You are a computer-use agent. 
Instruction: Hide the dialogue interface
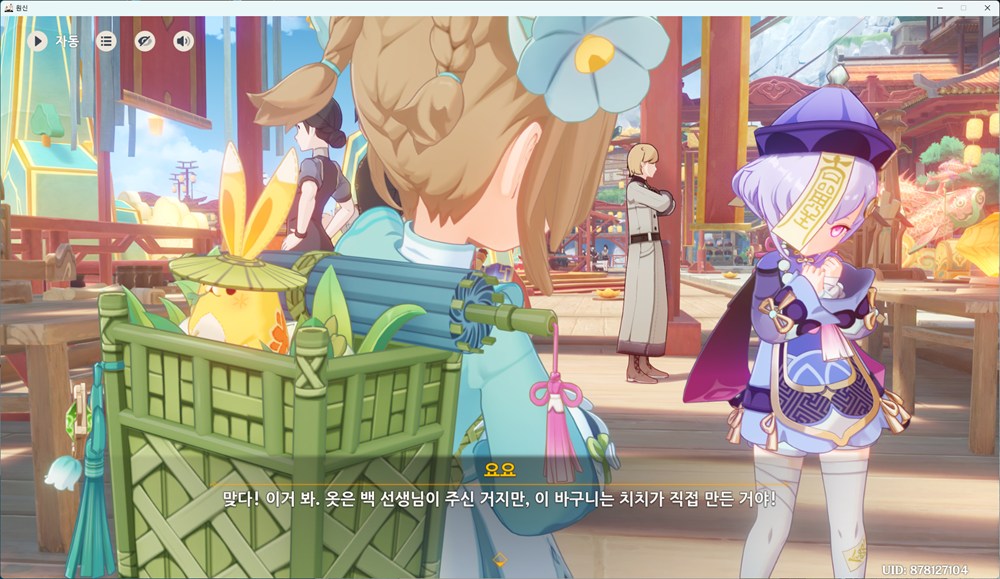(145, 41)
